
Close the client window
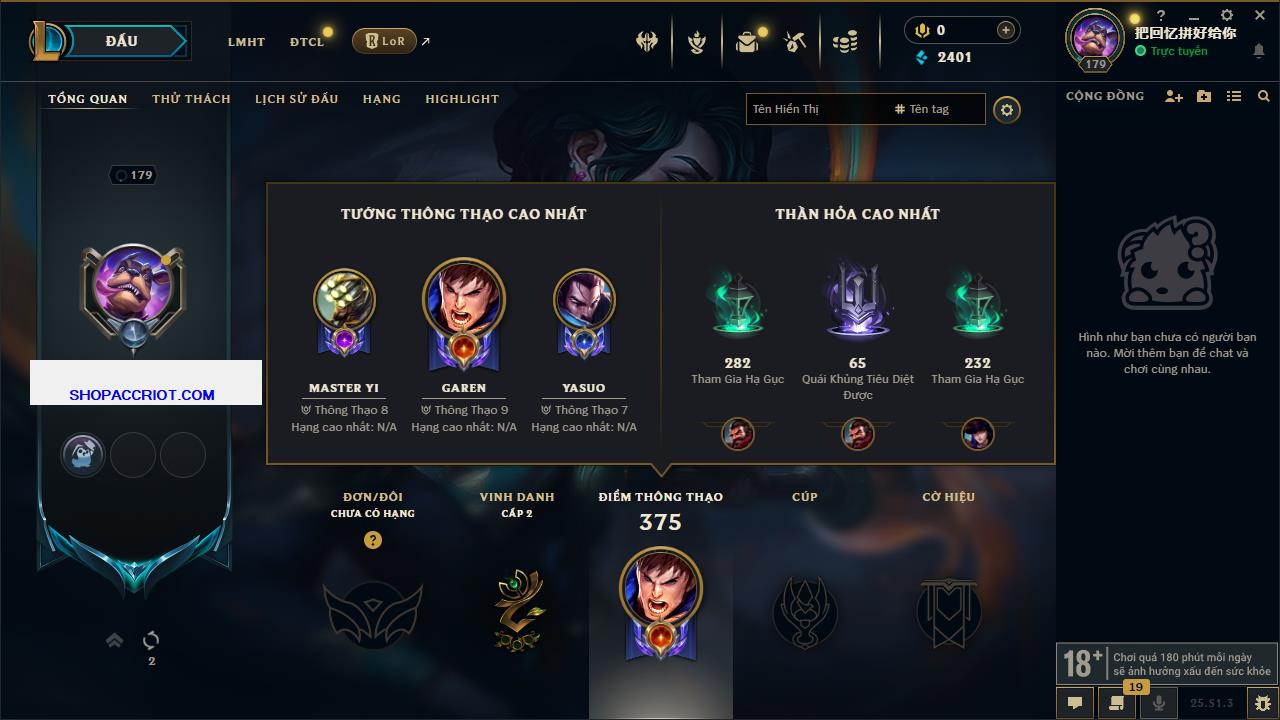coord(1260,16)
